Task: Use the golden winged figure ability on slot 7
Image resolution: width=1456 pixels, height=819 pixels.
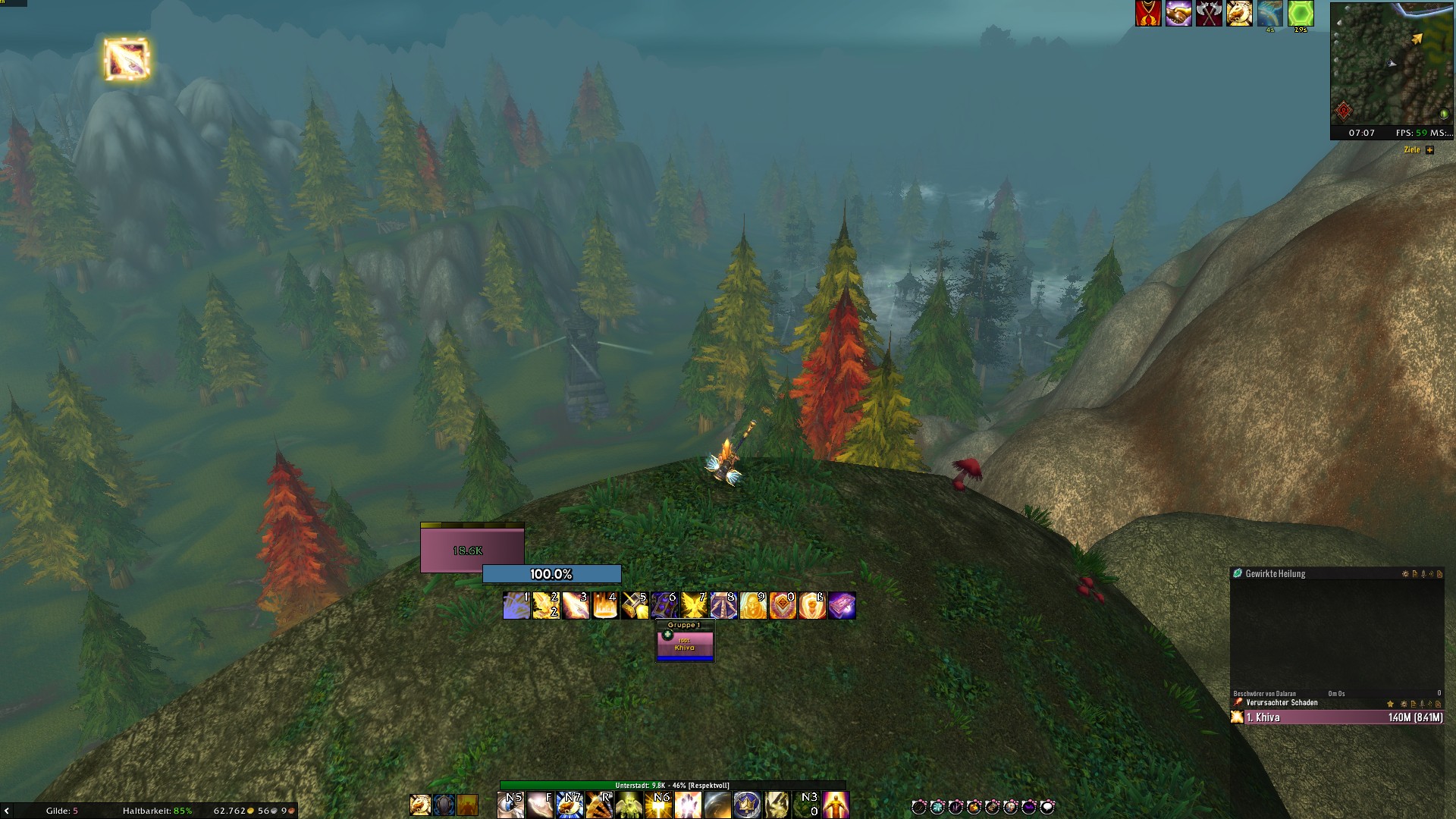Action: click(x=694, y=606)
